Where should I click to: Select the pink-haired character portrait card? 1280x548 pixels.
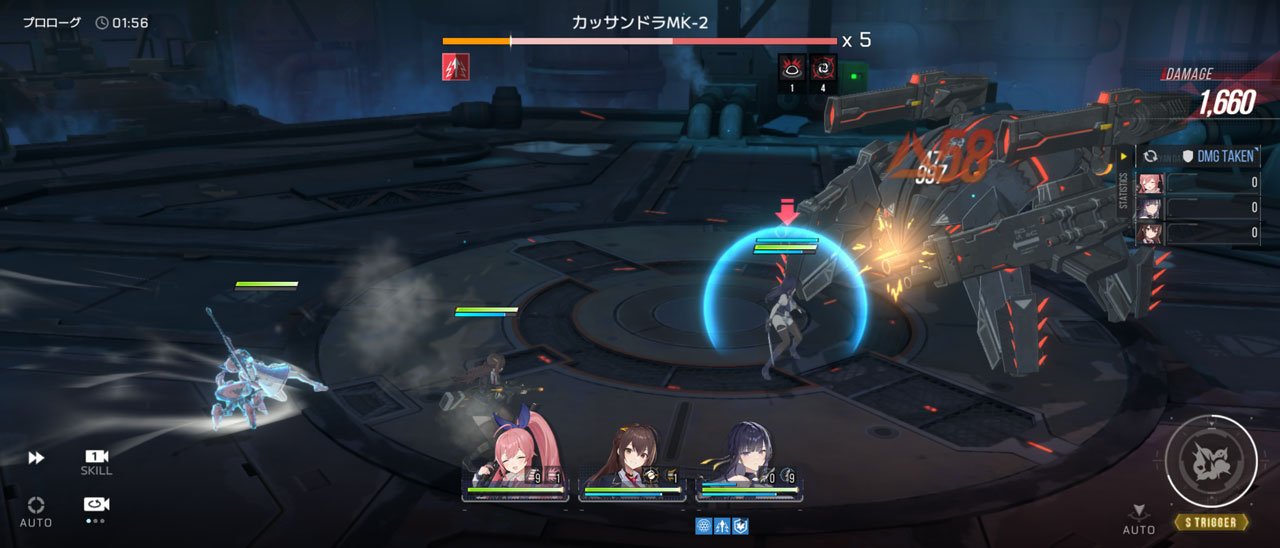[516, 466]
